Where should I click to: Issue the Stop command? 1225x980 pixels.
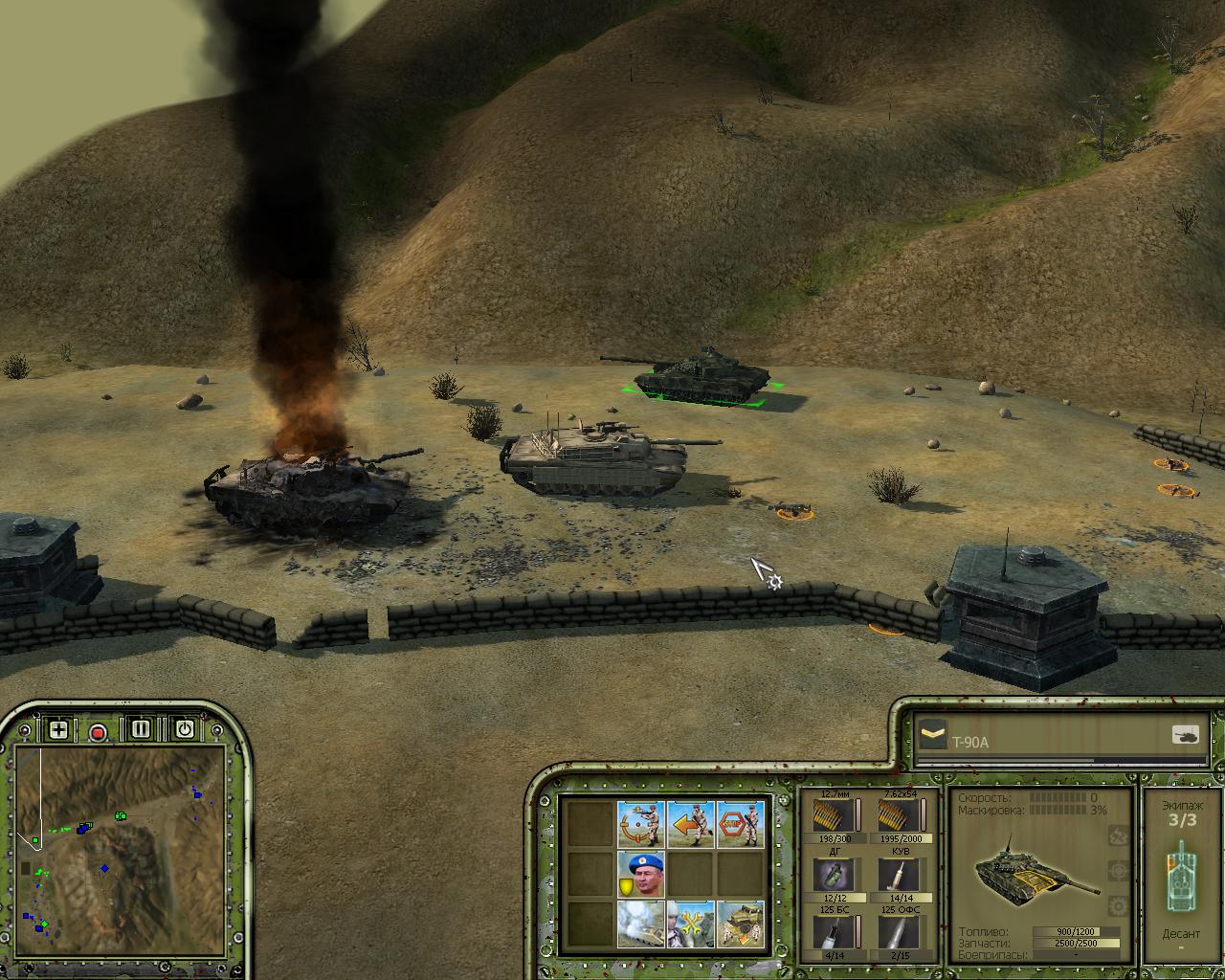click(x=741, y=824)
